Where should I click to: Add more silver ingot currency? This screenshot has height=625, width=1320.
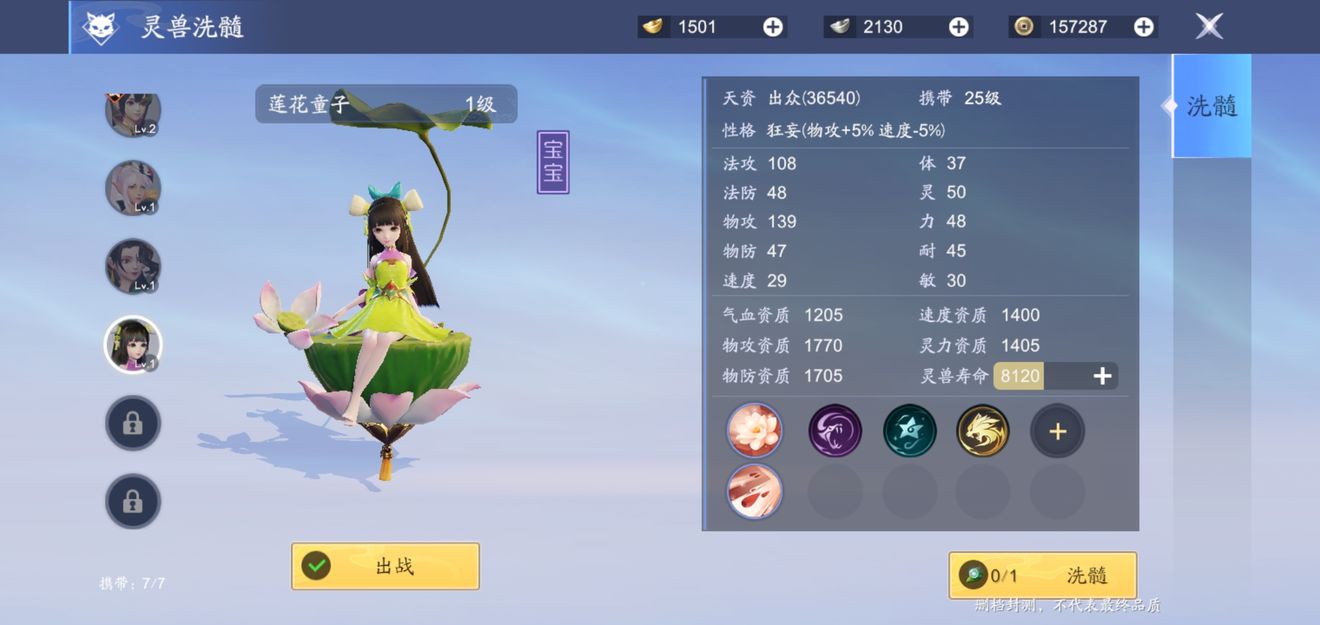(x=958, y=27)
